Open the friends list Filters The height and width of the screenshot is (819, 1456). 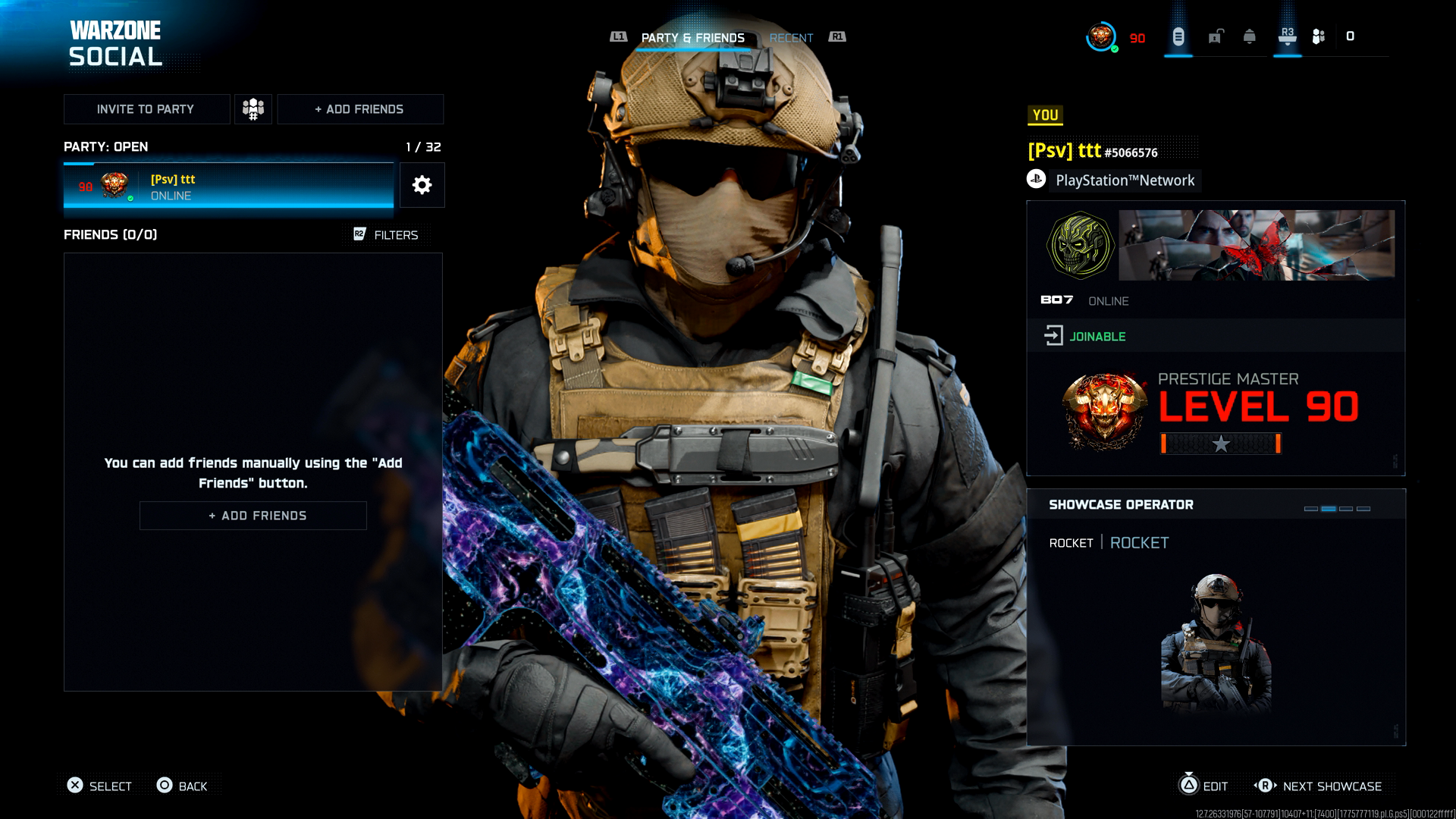[387, 235]
